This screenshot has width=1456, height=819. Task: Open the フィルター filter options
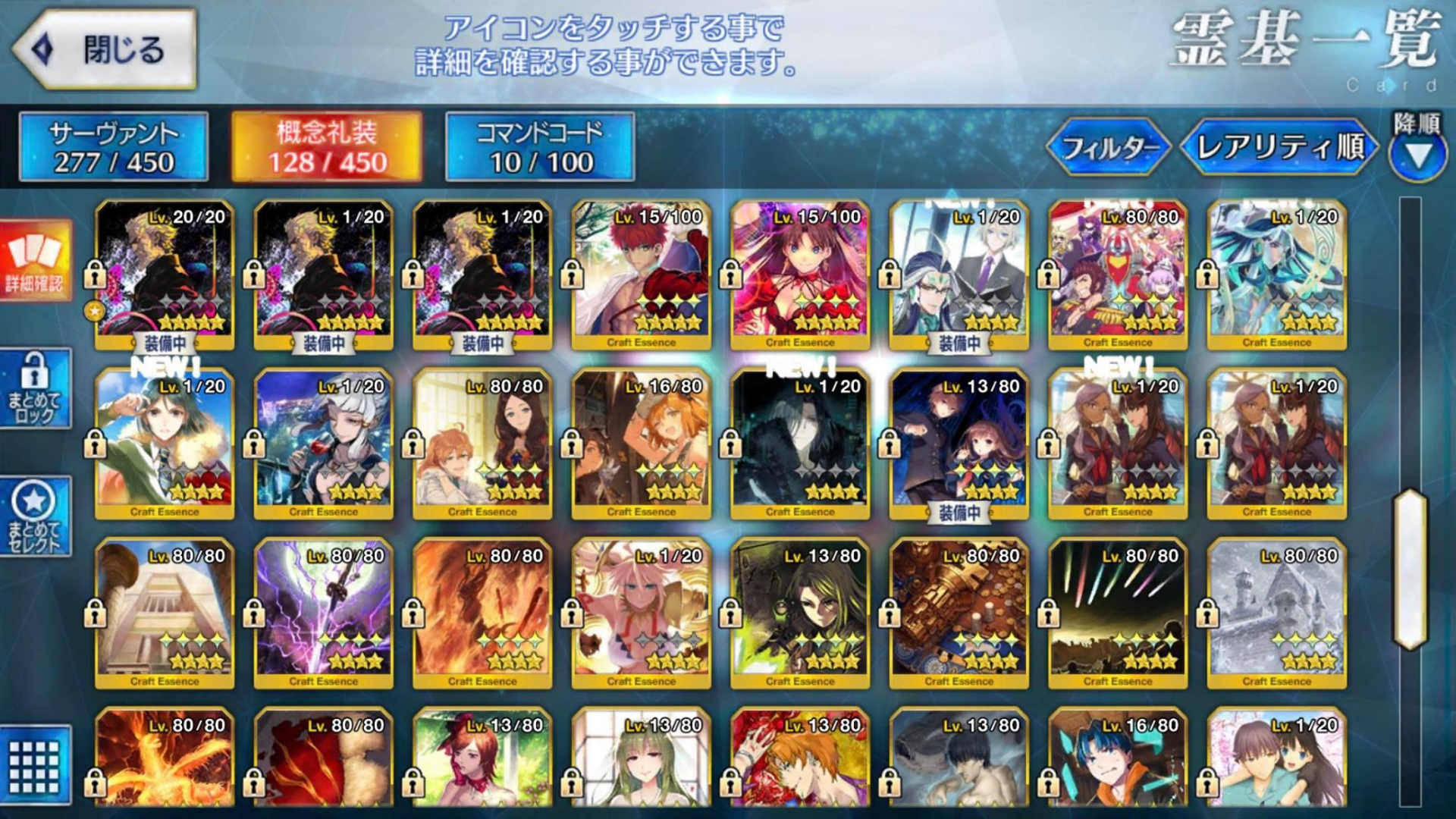pos(1111,146)
